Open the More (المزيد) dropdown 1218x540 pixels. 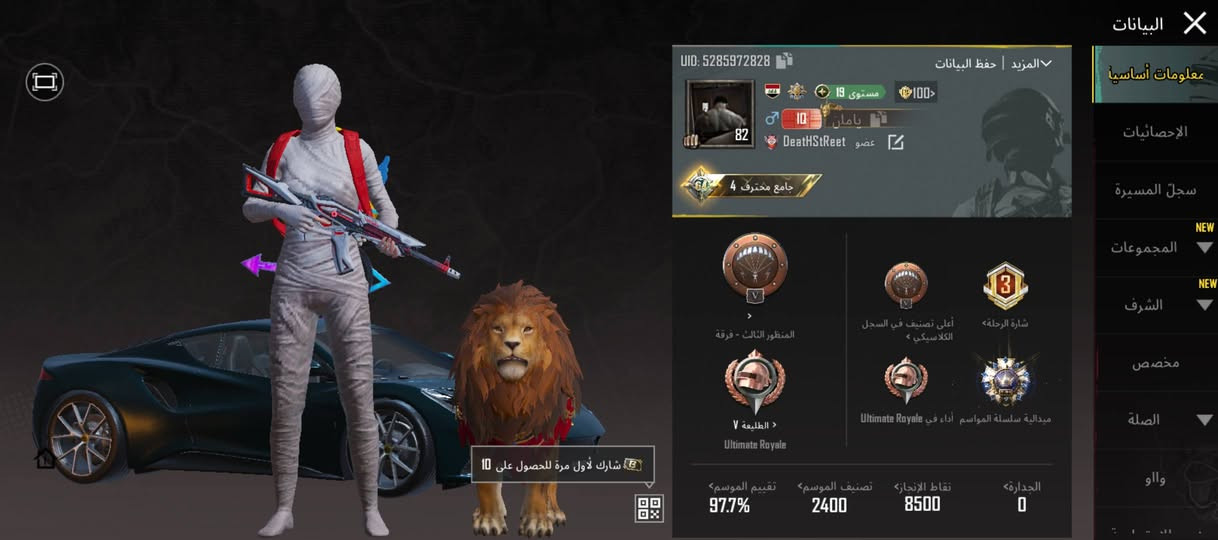(1030, 63)
